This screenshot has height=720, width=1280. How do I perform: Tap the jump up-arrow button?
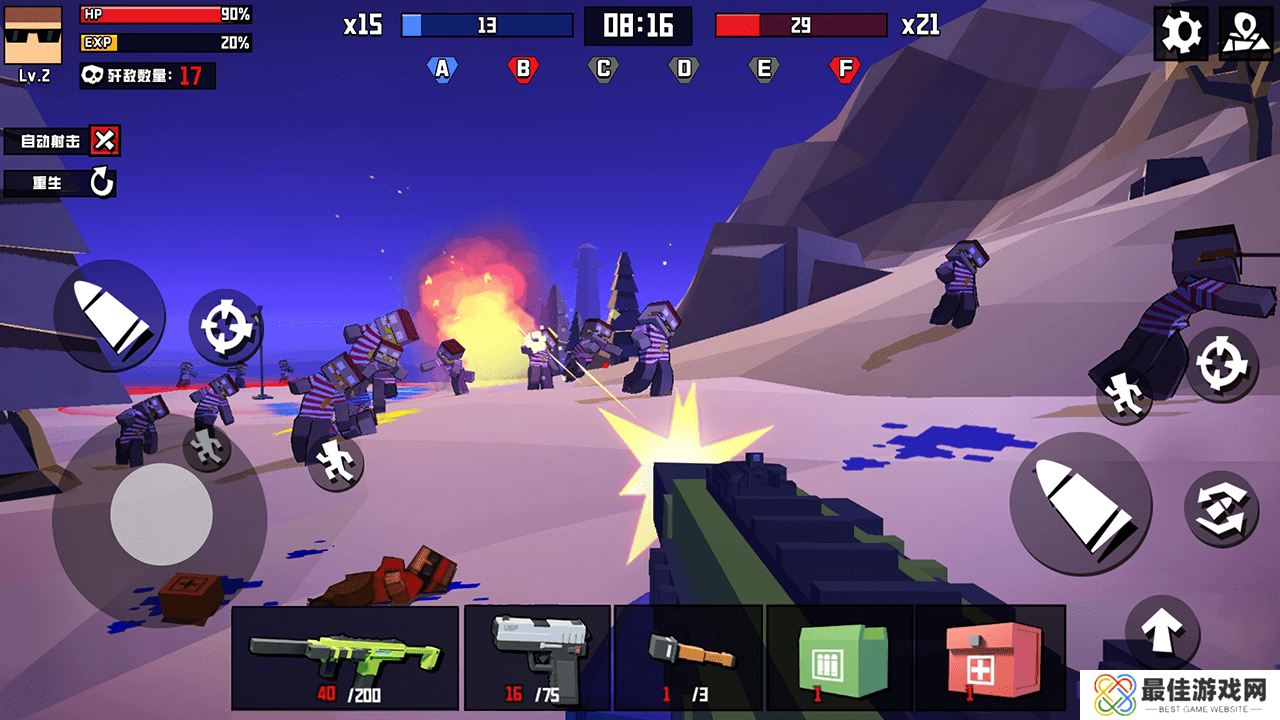click(1162, 632)
